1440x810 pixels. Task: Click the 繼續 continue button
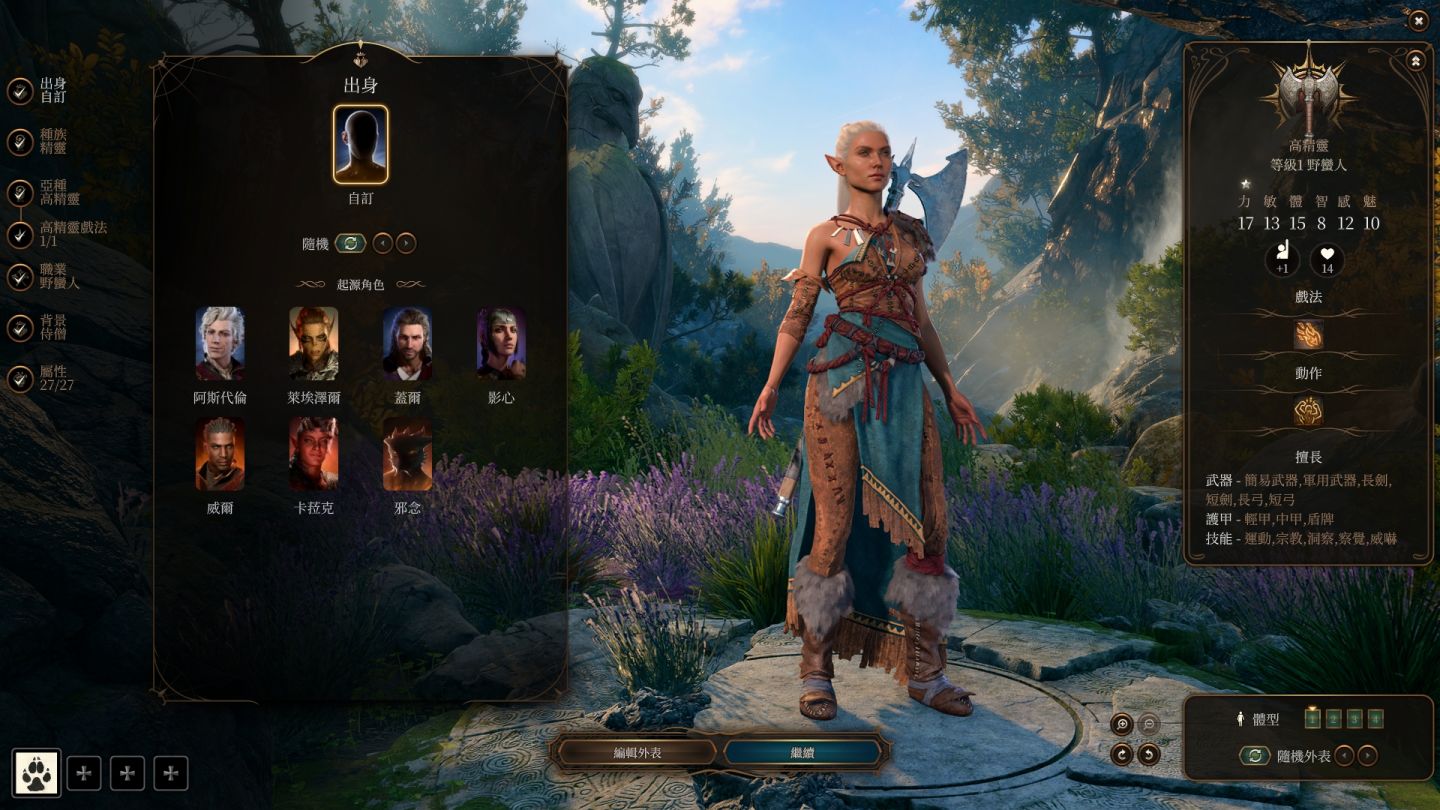[802, 752]
